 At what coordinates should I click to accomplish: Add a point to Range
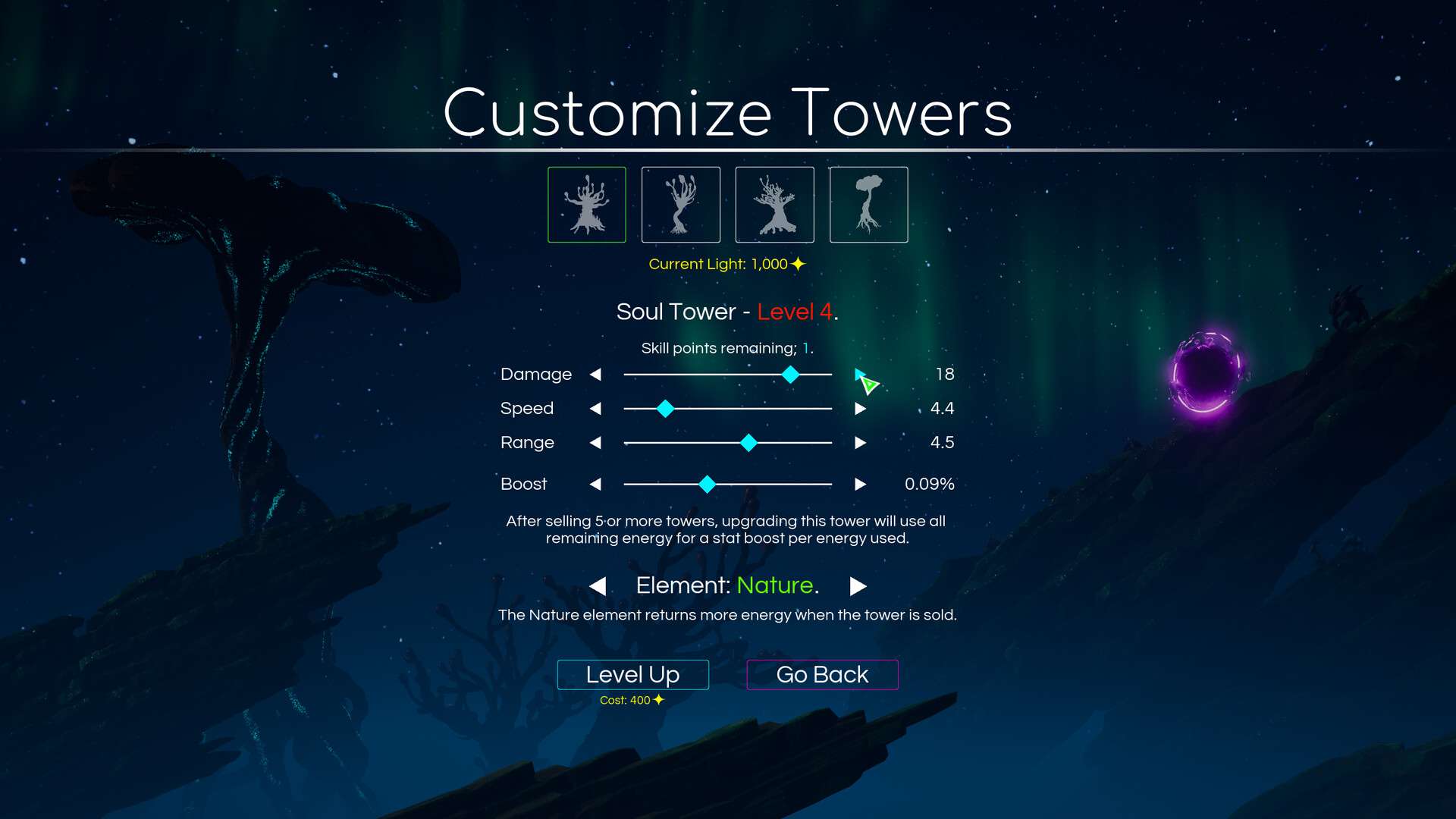pos(860,443)
